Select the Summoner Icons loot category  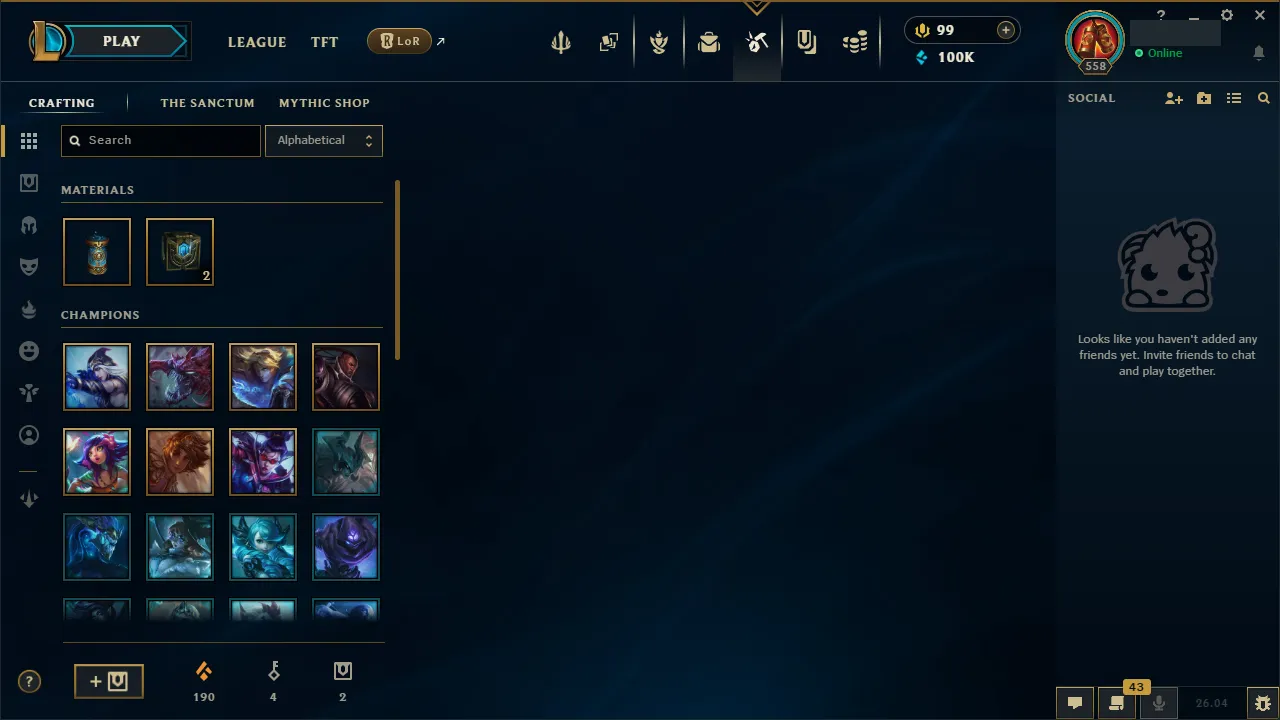29,435
